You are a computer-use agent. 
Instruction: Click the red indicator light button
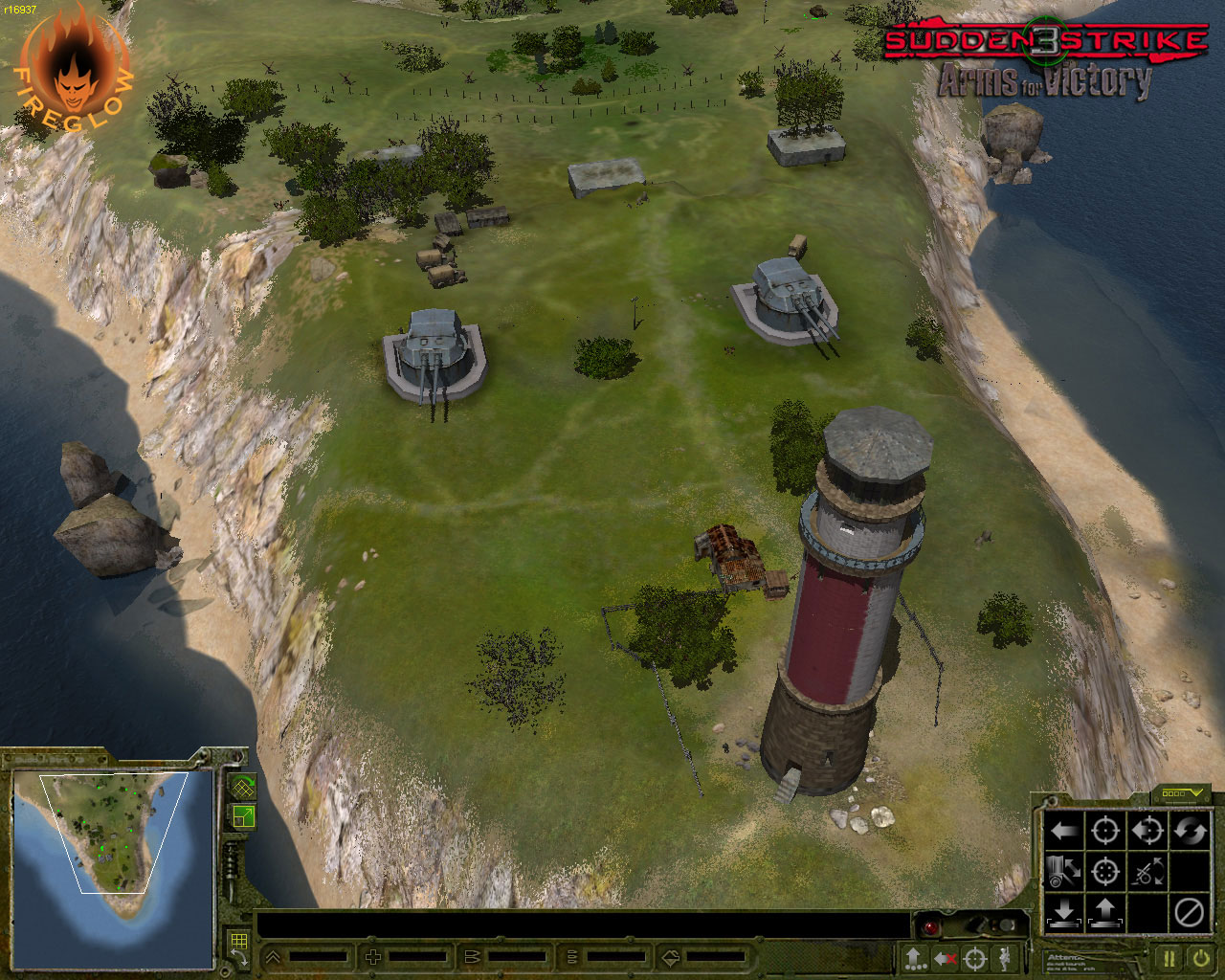pos(929,926)
